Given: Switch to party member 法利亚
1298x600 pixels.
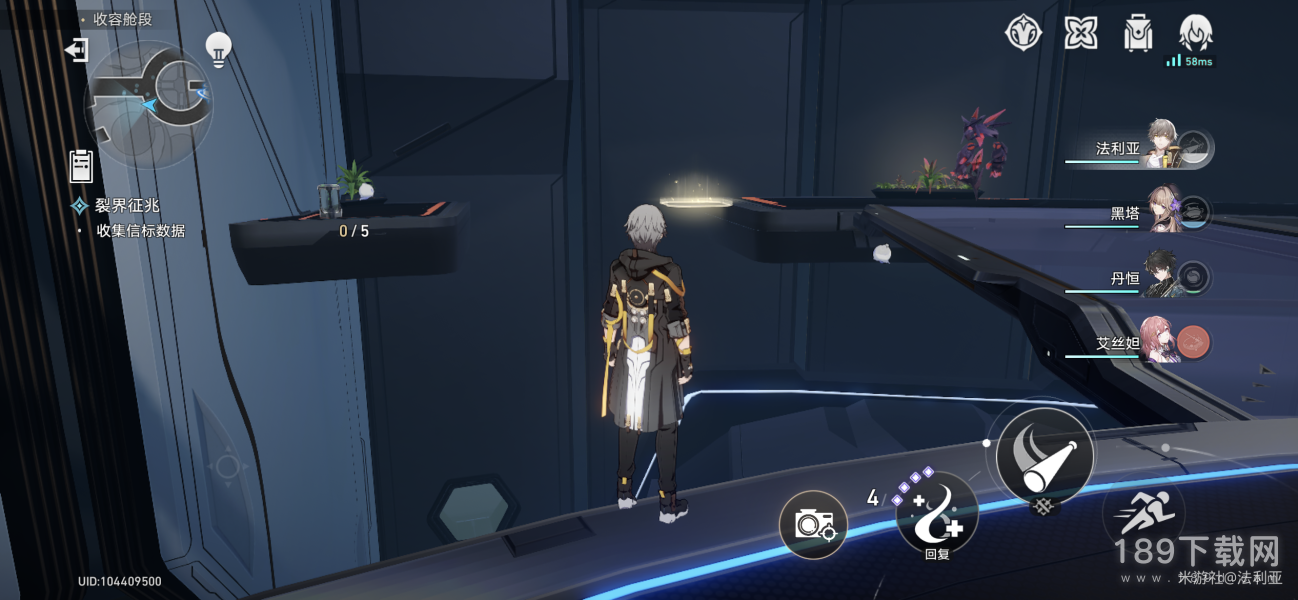Looking at the screenshot, I should [1160, 147].
